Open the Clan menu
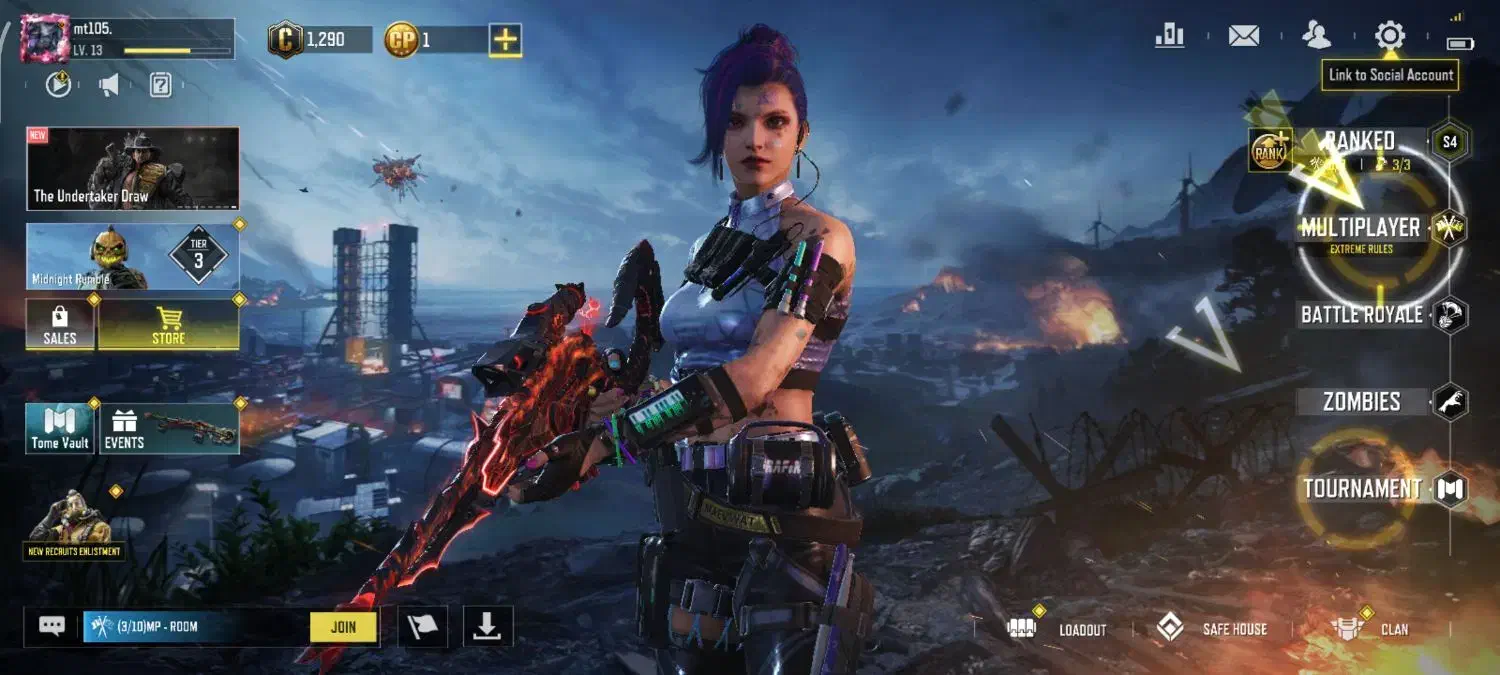 click(x=1372, y=629)
